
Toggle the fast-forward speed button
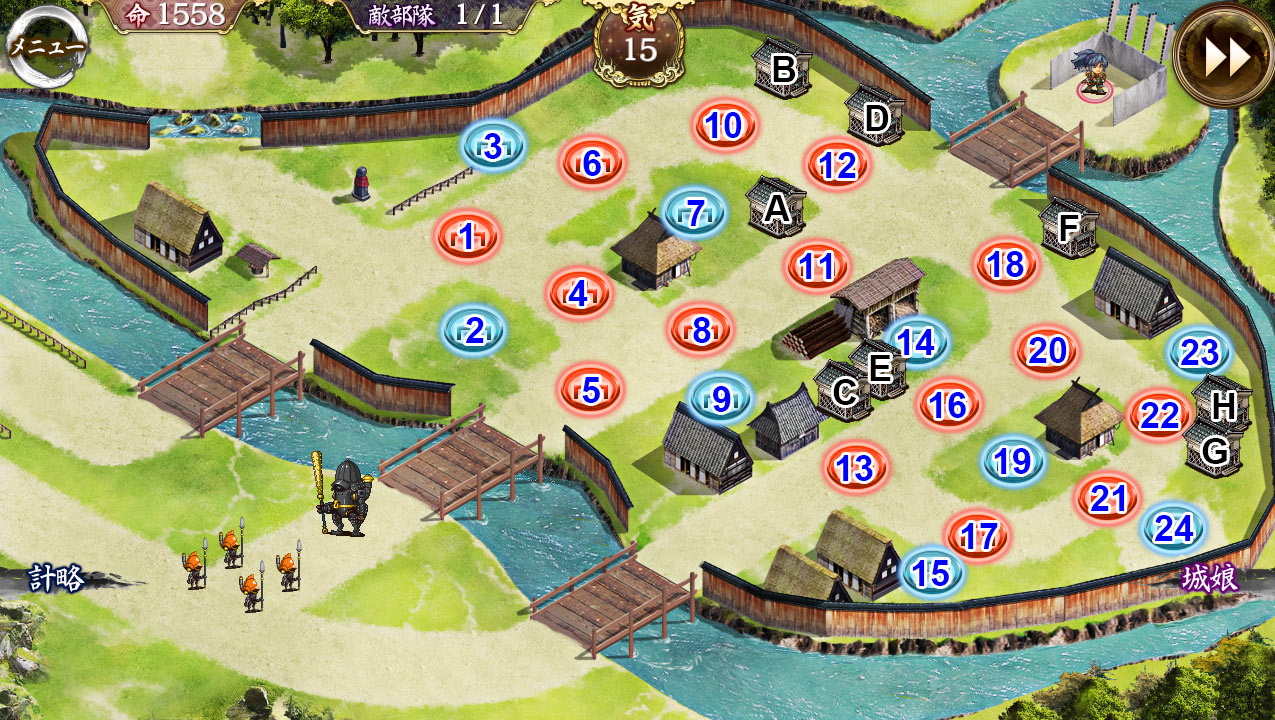point(1226,55)
